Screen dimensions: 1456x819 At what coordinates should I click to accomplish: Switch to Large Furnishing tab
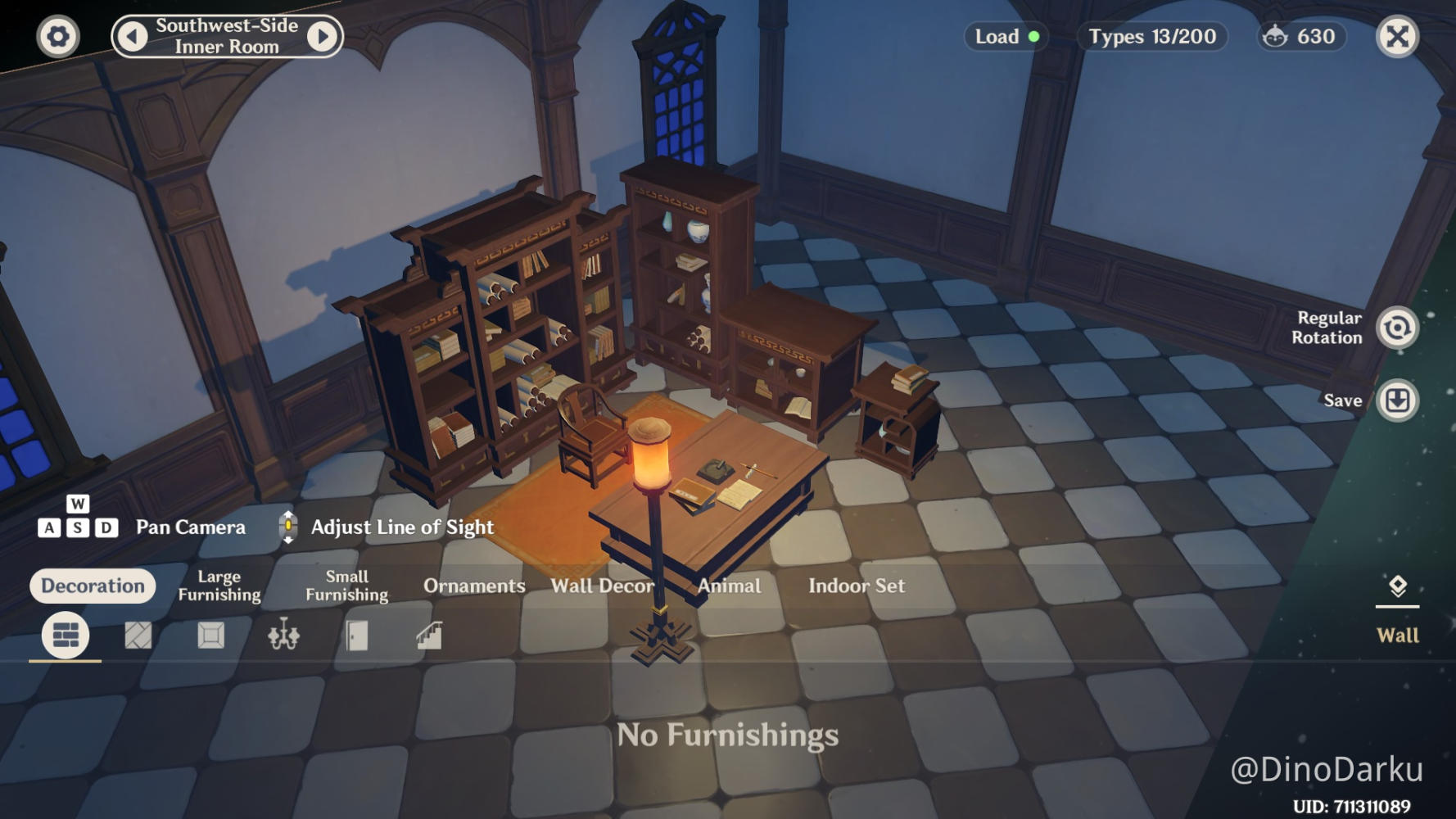coord(219,586)
